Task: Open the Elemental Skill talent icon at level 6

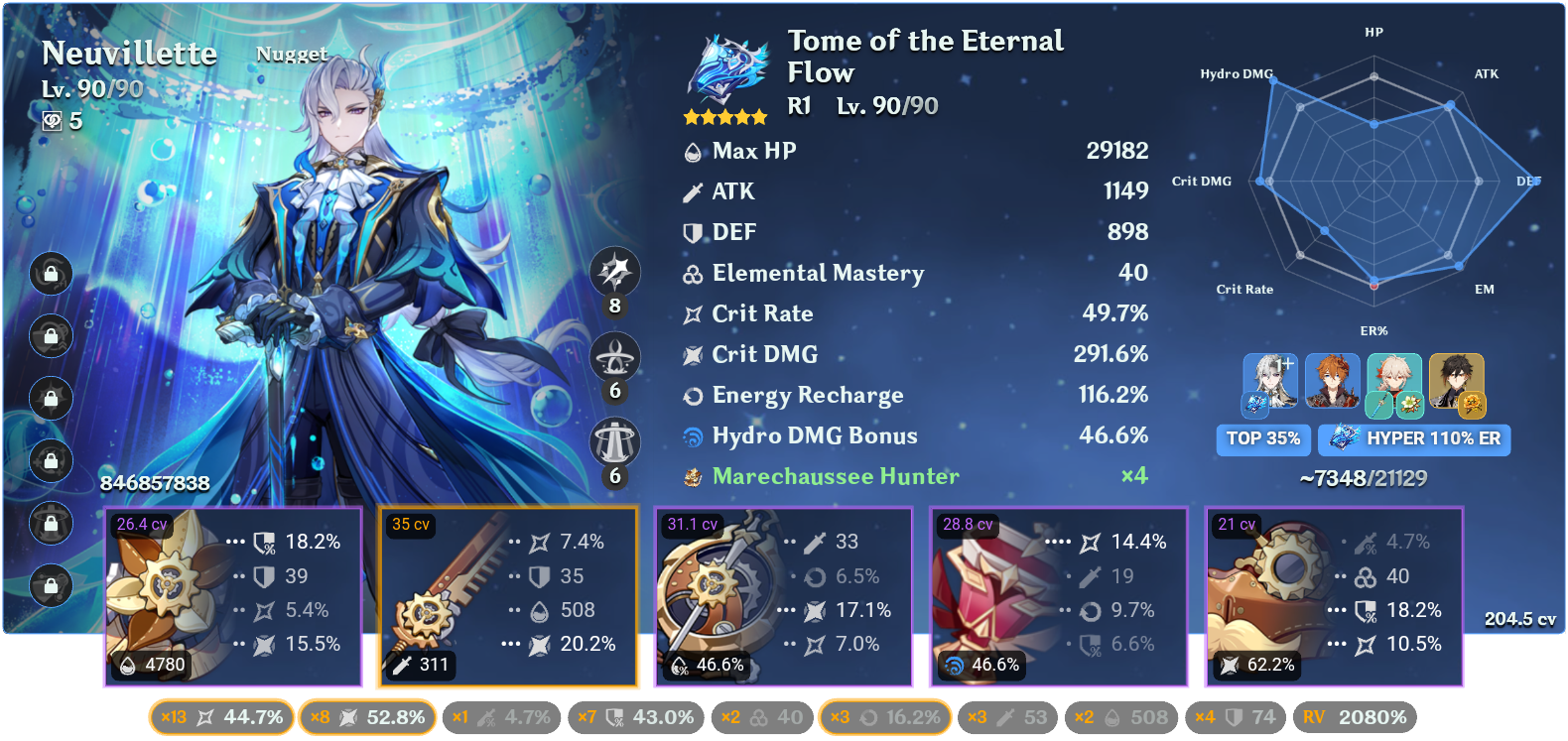Action: tap(613, 356)
